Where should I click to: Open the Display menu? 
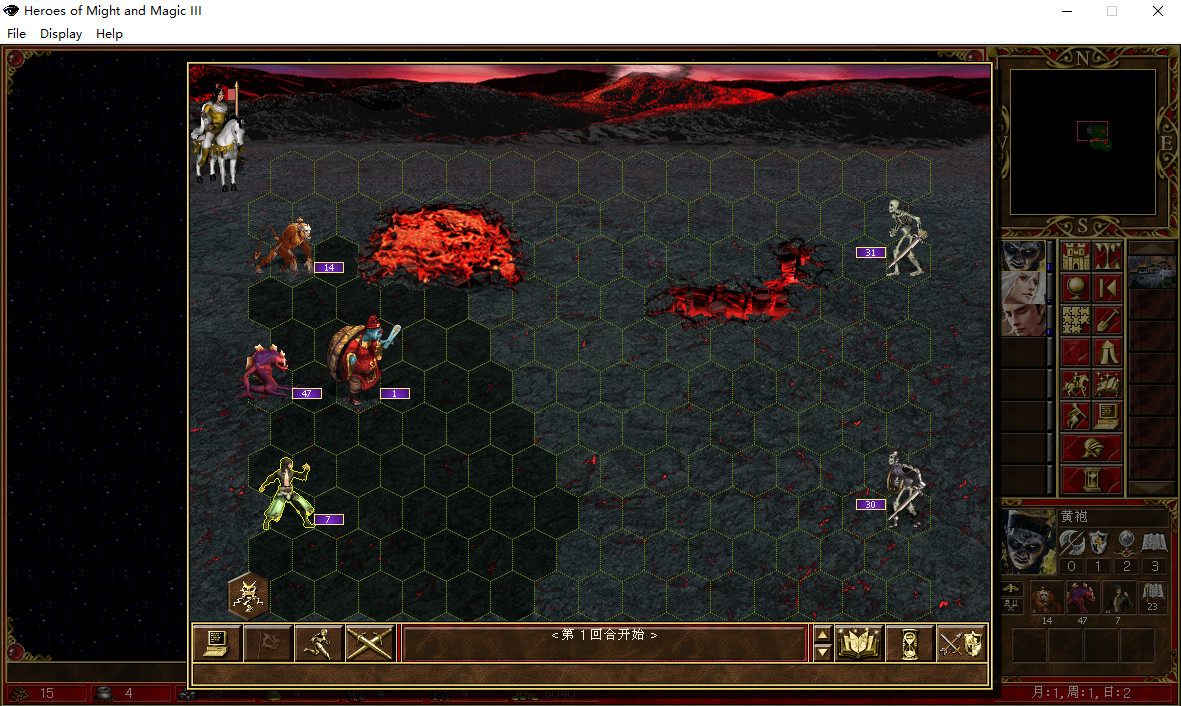(61, 33)
